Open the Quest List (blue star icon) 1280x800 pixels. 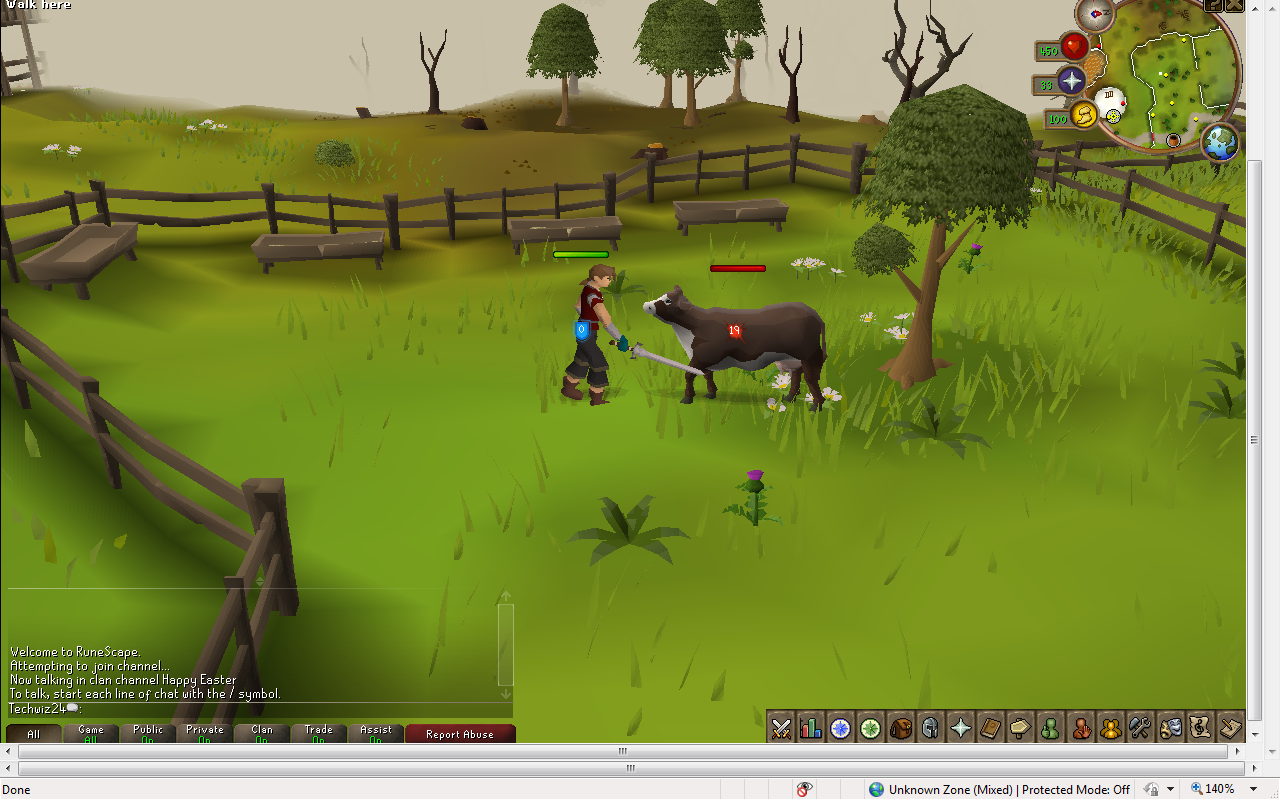[841, 728]
